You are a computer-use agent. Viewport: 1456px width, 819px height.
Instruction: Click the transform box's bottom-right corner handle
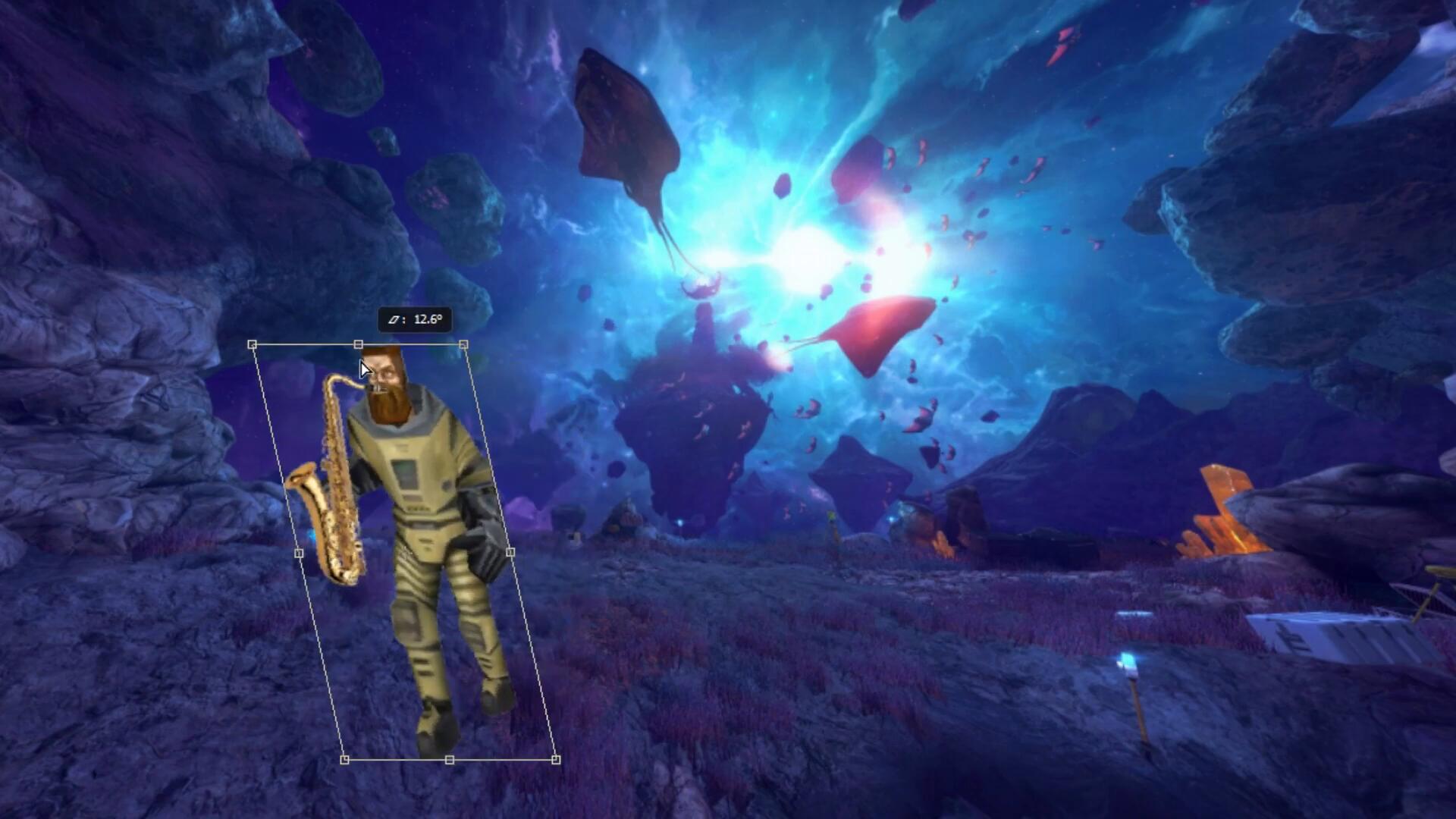[556, 759]
